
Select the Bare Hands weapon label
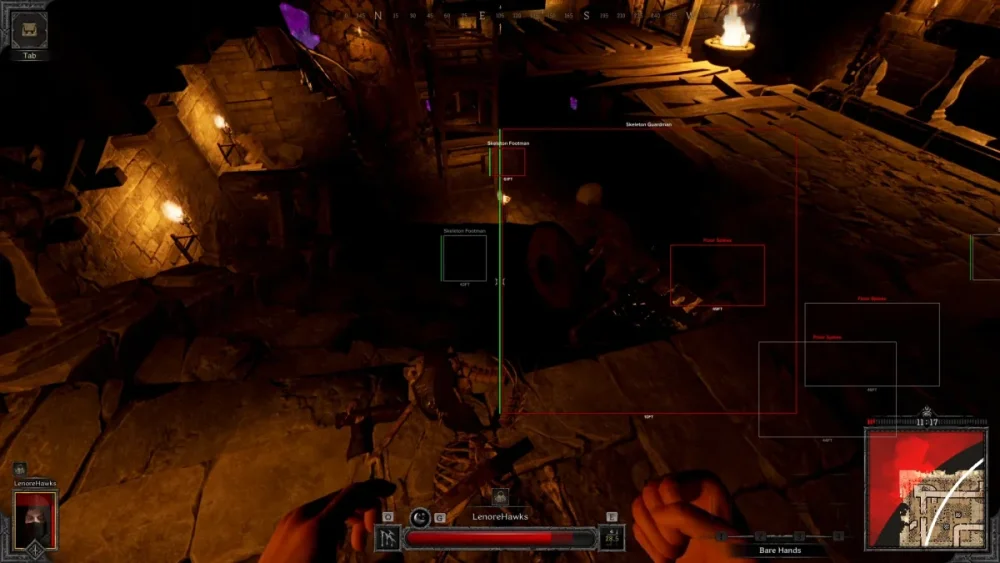[779, 550]
